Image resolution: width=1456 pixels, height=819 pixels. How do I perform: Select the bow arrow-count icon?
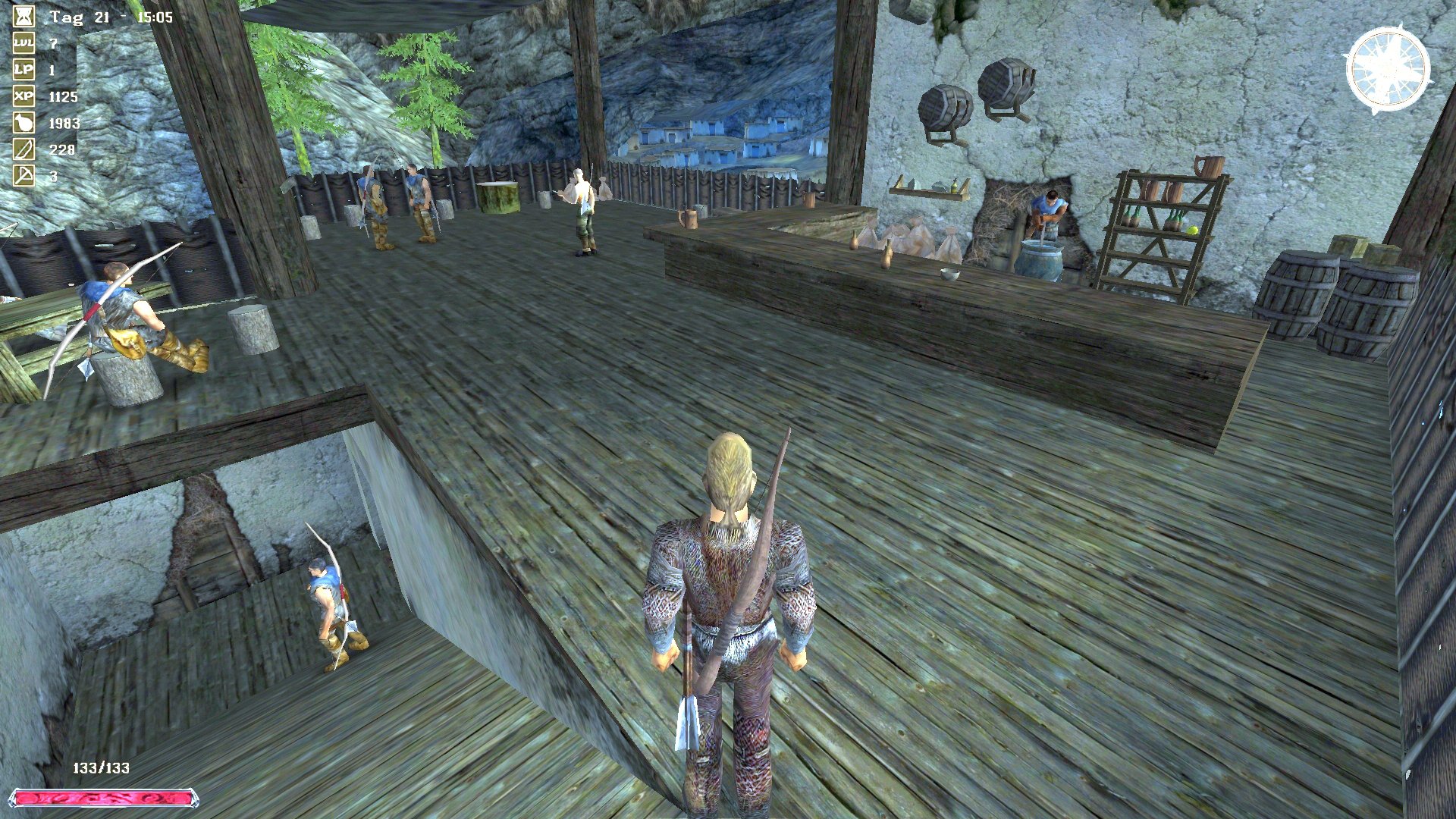(24, 150)
